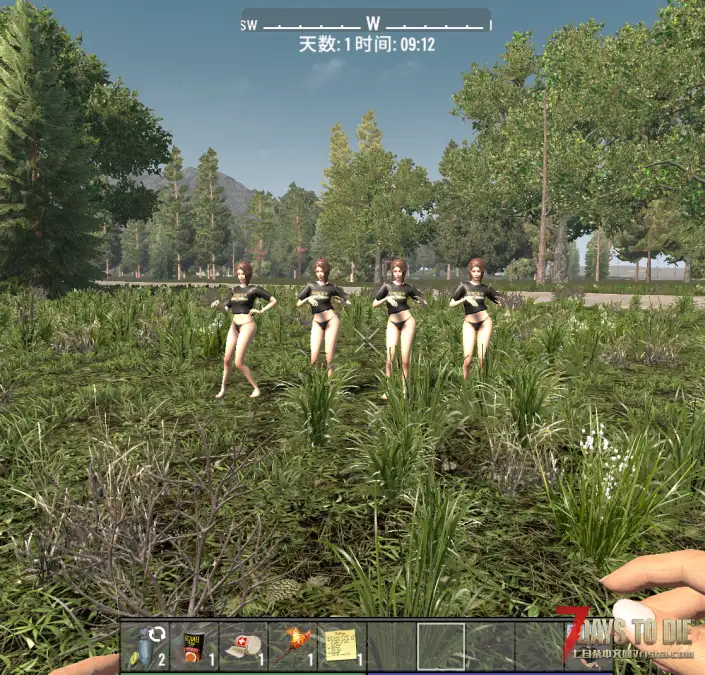Click the highlighted empty hotbar slot
This screenshot has width=705, height=675.
(x=440, y=645)
